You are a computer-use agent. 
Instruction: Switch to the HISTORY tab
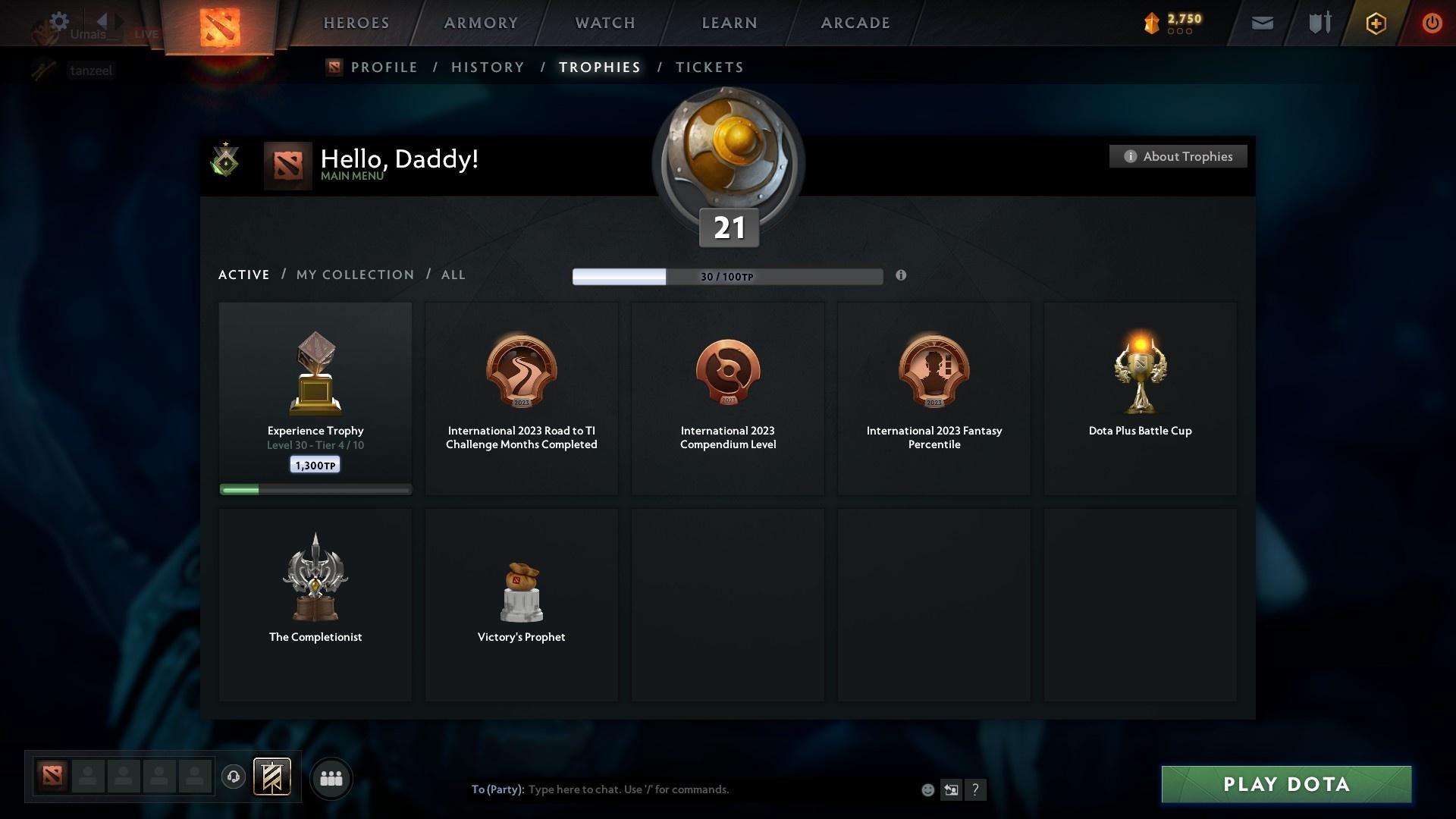(x=488, y=67)
